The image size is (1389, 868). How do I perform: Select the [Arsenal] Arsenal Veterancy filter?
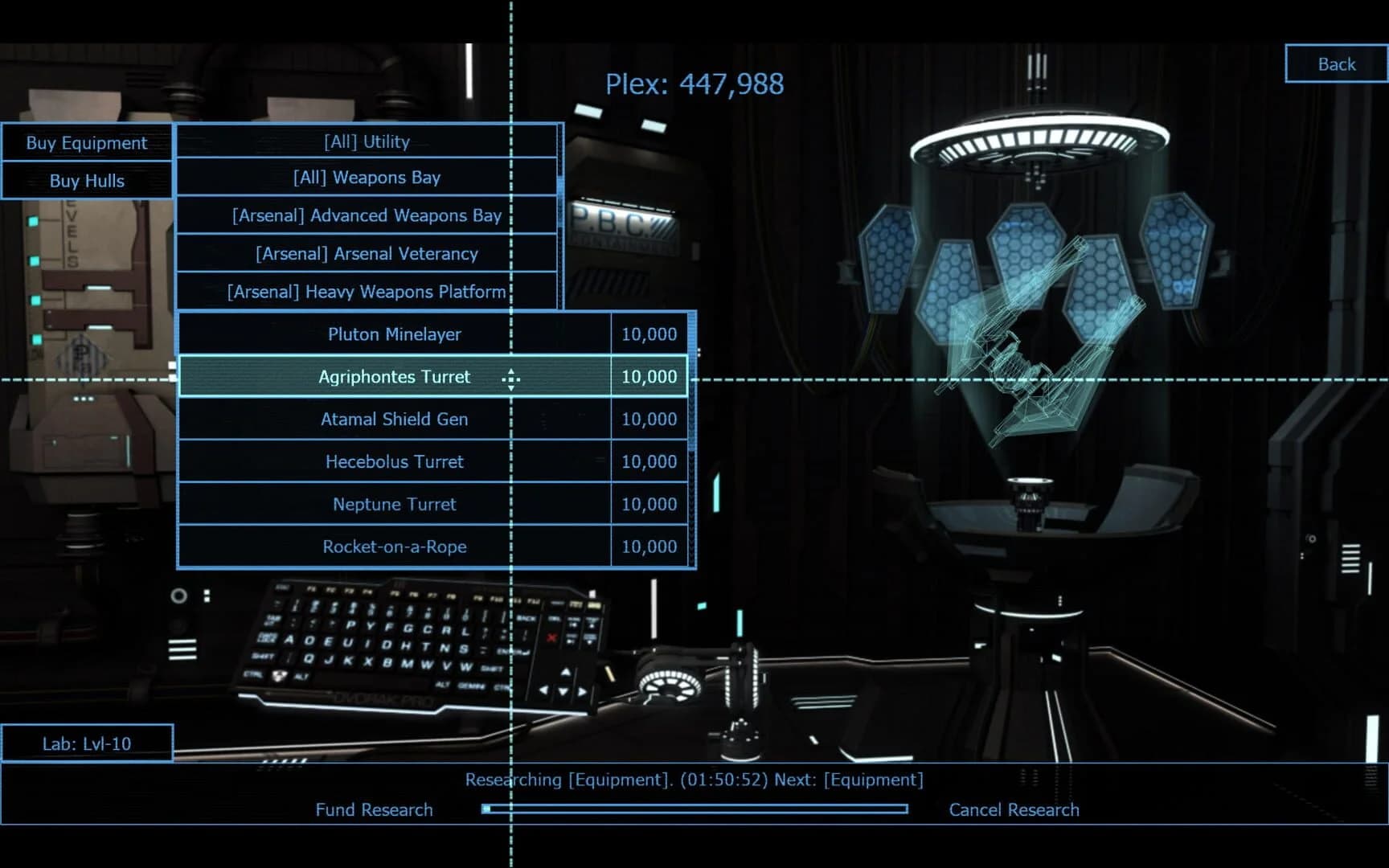tap(366, 253)
